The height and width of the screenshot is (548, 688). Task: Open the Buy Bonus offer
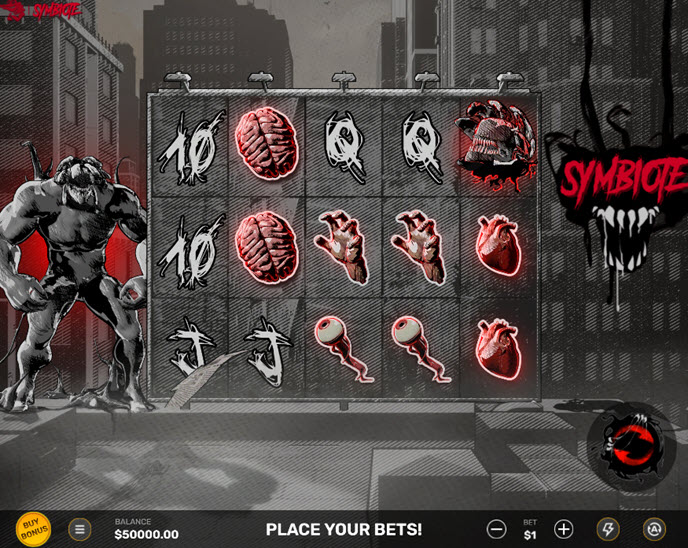(x=33, y=529)
